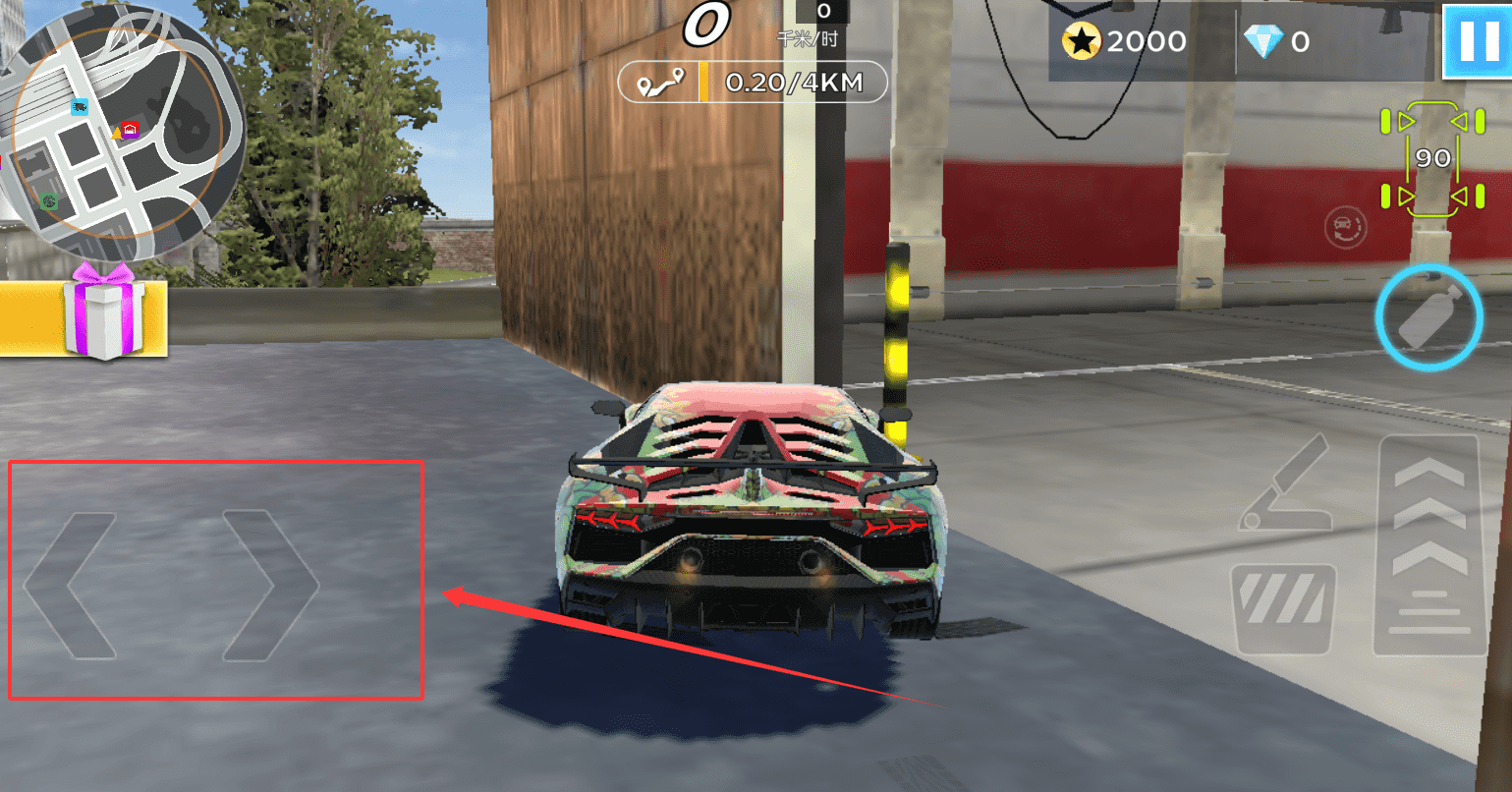
Task: Select the 0.20/4KM route distance tracker
Action: [753, 84]
